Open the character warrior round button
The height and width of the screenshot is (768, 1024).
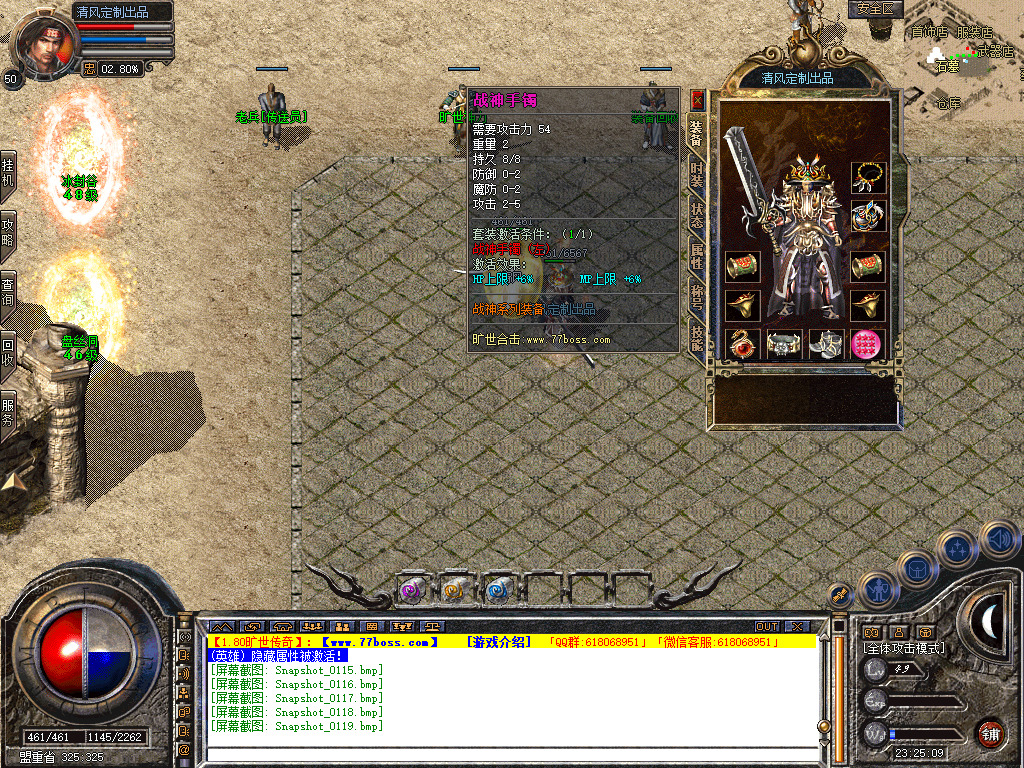(x=879, y=589)
